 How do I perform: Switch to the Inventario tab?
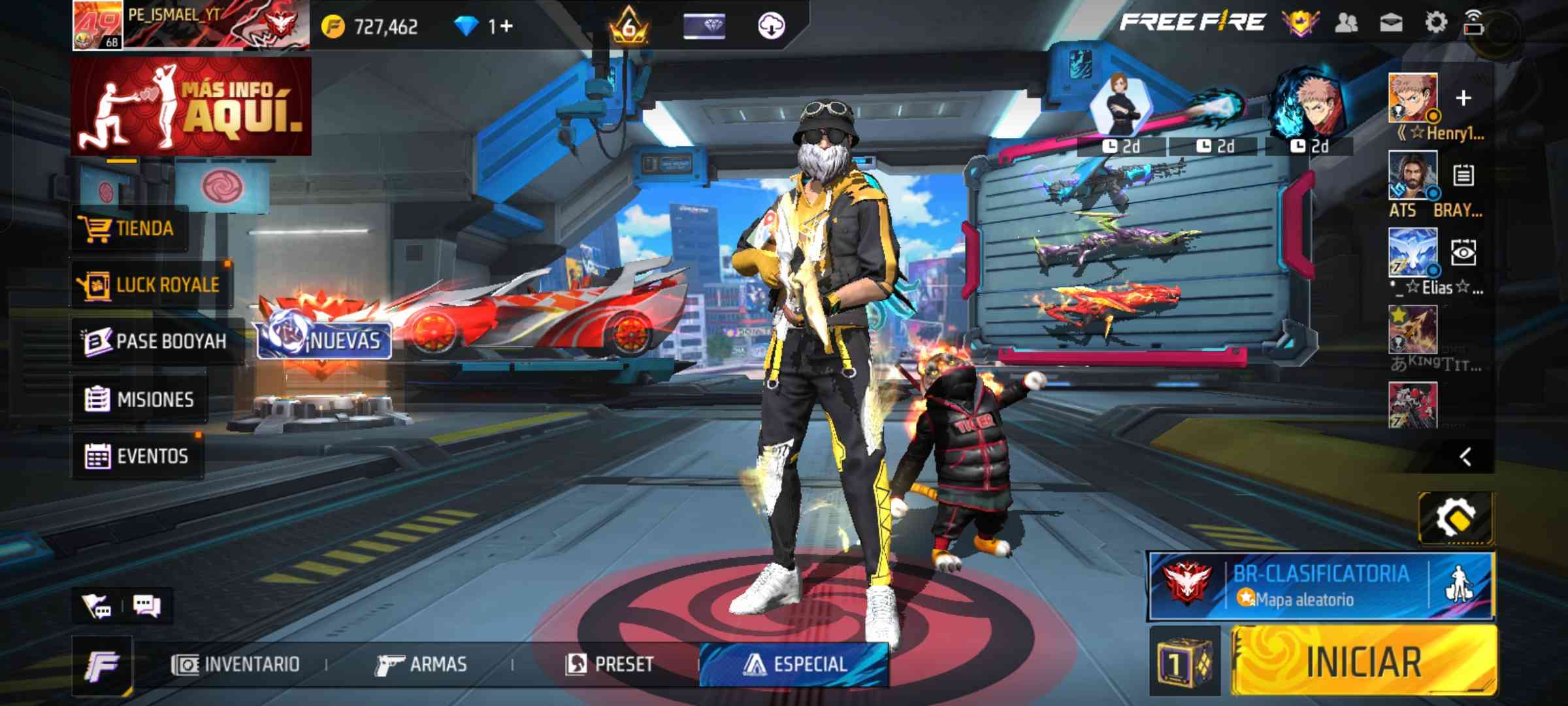coord(236,665)
